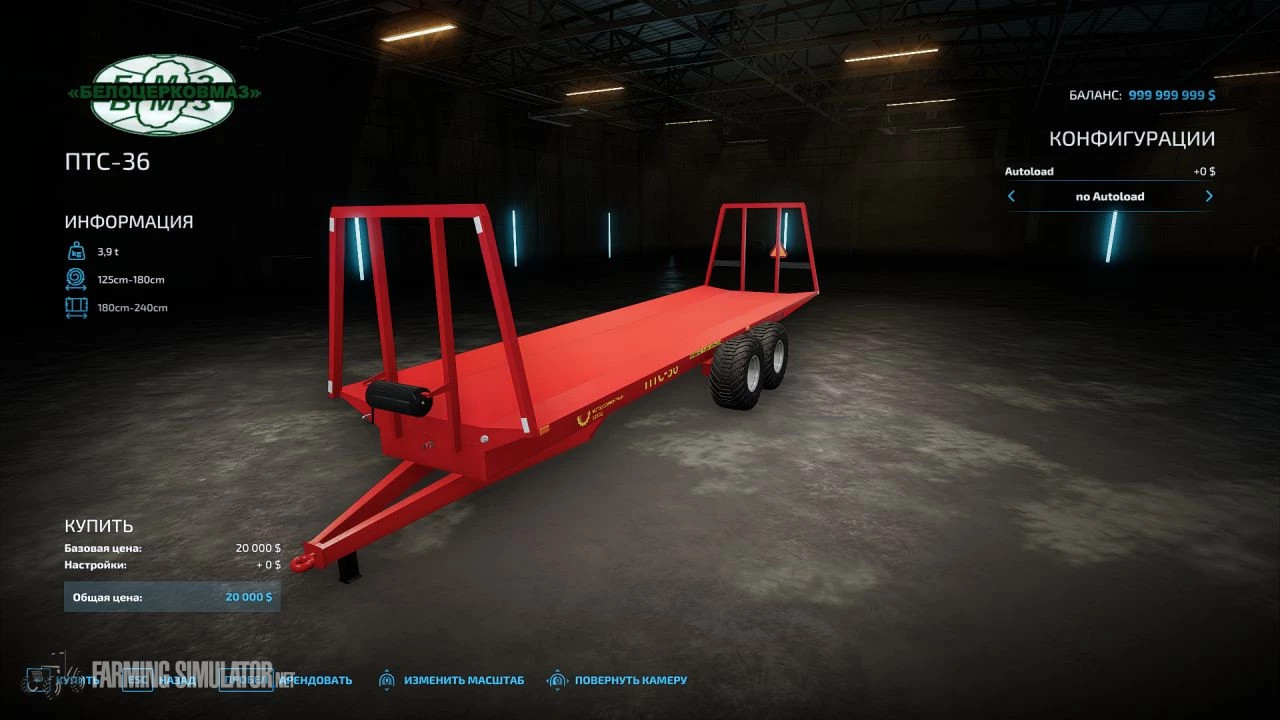Click the rotate camera icon beside Повернуть камеру
Image resolution: width=1280 pixels, height=720 pixels.
pyautogui.click(x=556, y=679)
